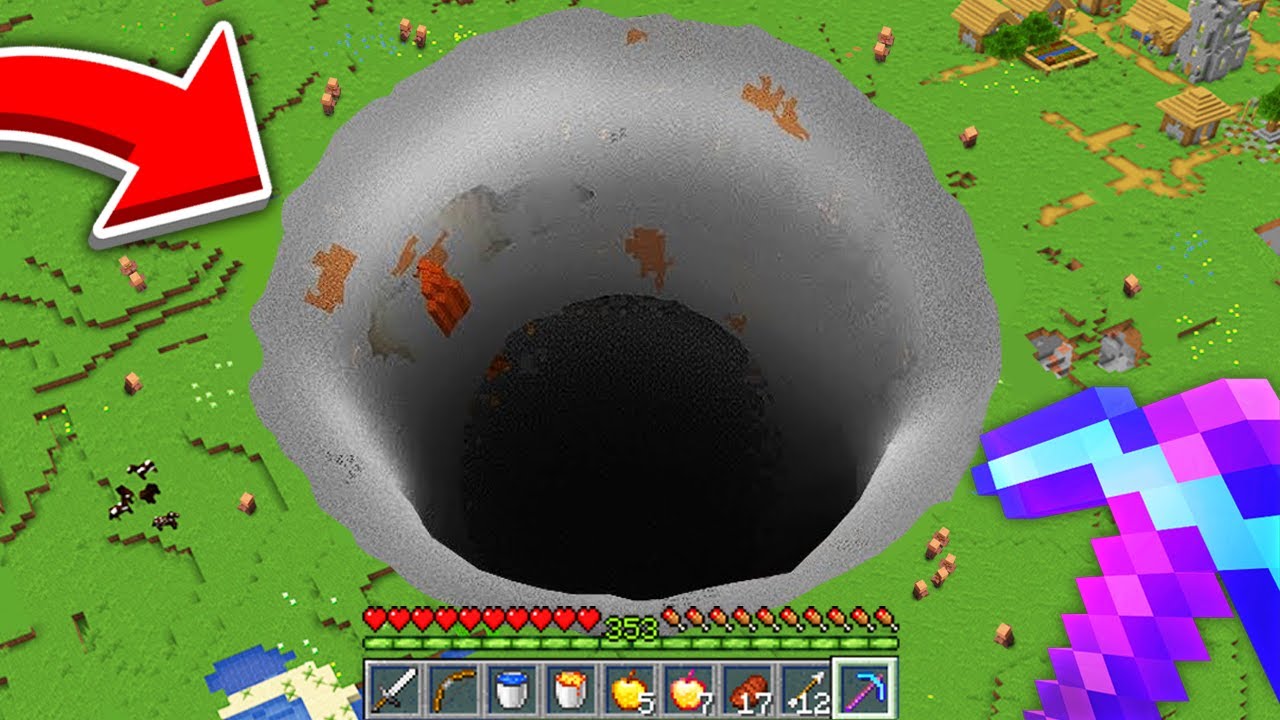Viewport: 1280px width, 720px height.
Task: Click the arrow stack of twelve
Action: [x=808, y=688]
